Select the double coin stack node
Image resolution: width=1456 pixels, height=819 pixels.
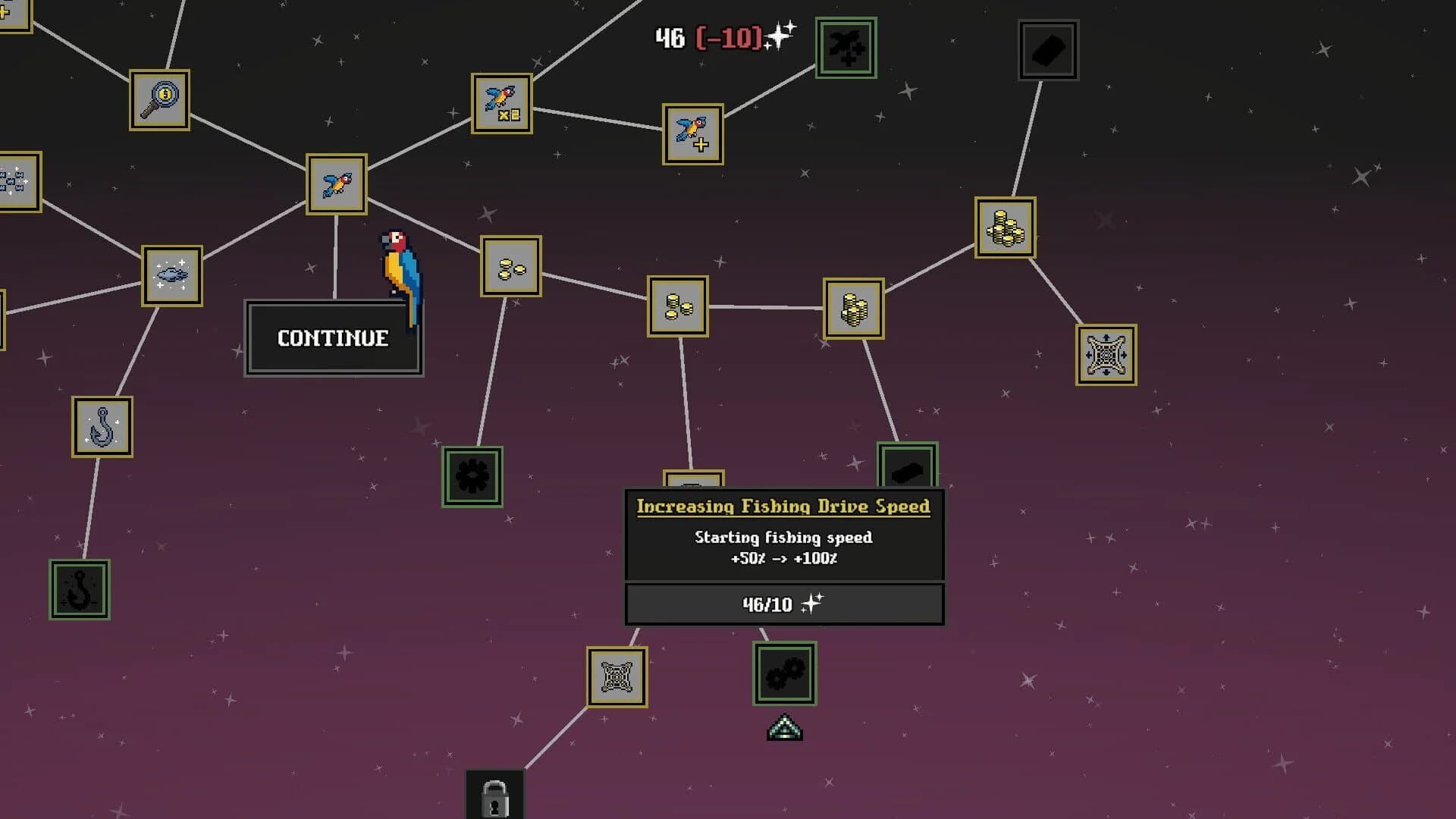(x=677, y=306)
